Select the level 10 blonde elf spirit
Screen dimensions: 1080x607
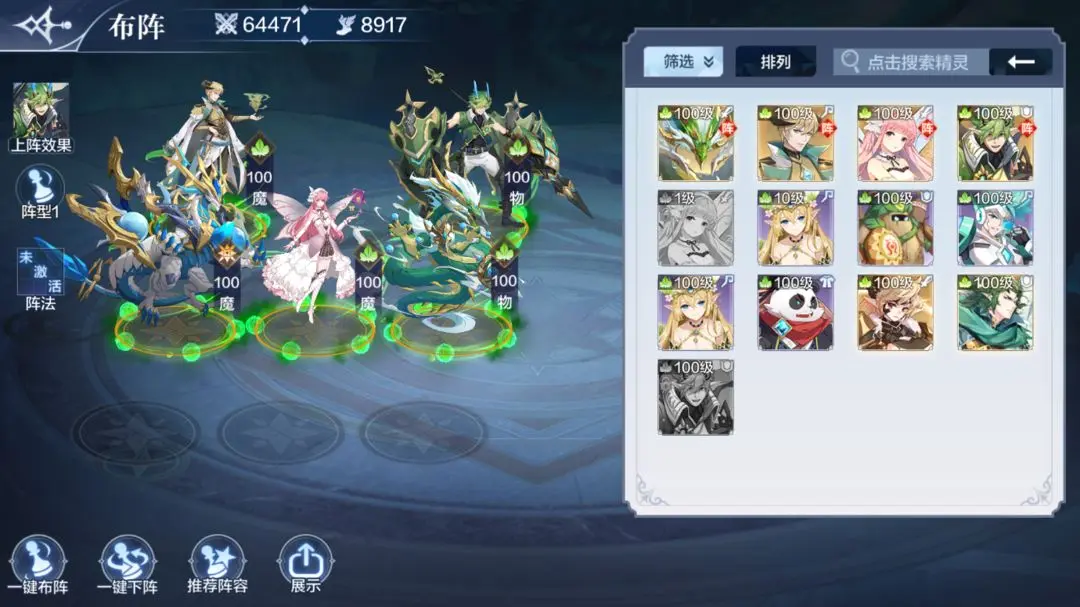pyautogui.click(x=795, y=227)
